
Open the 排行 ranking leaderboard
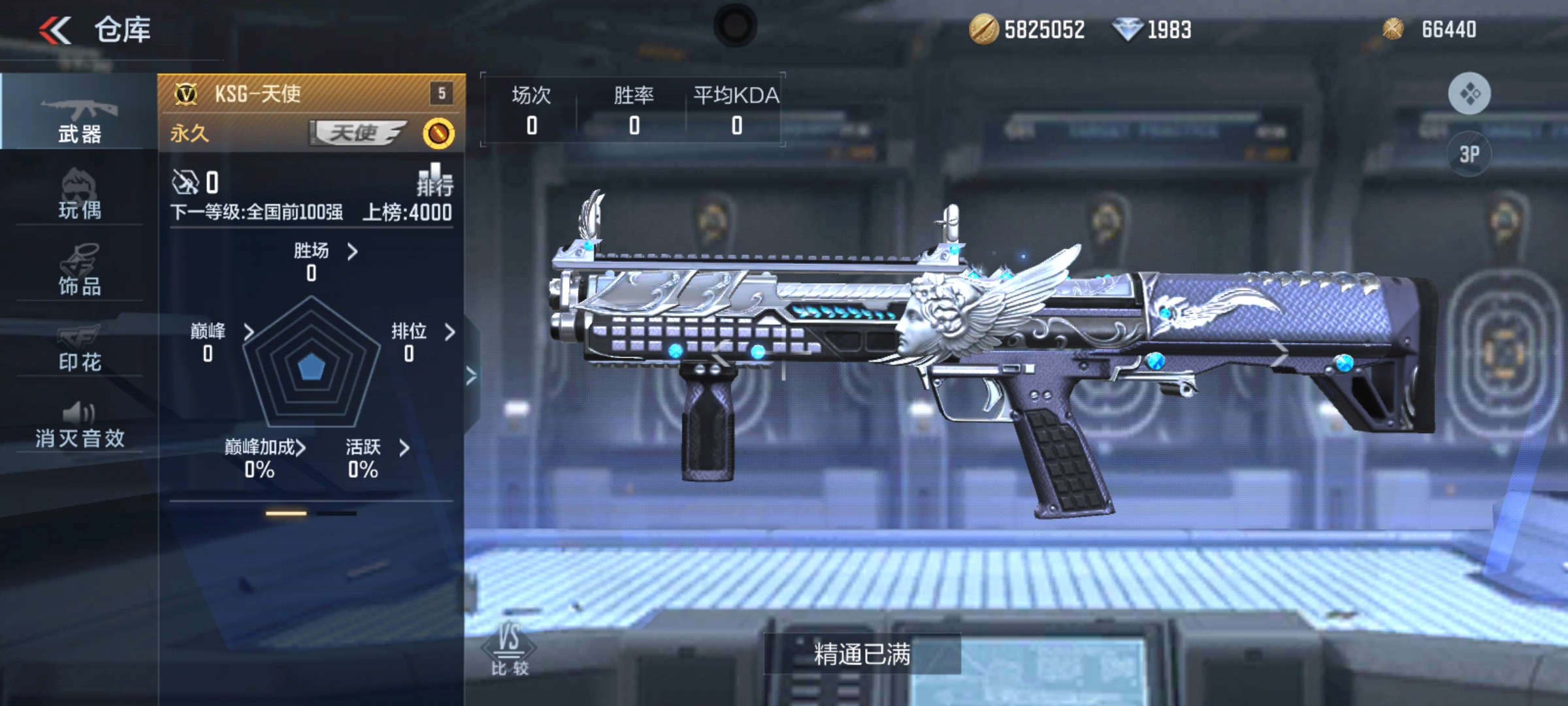pos(434,180)
